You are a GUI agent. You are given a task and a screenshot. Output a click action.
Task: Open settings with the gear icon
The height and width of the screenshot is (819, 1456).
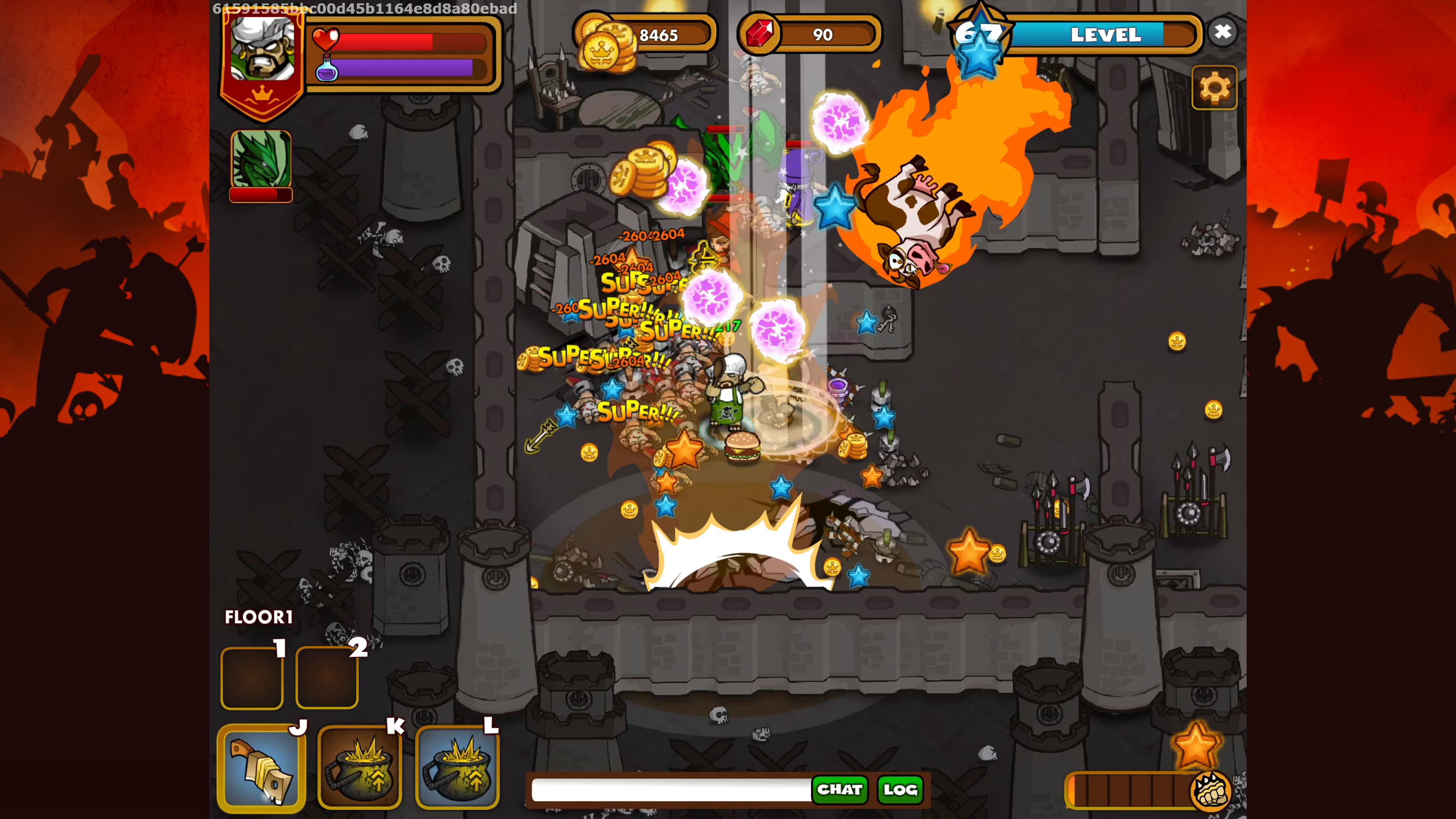pos(1213,88)
